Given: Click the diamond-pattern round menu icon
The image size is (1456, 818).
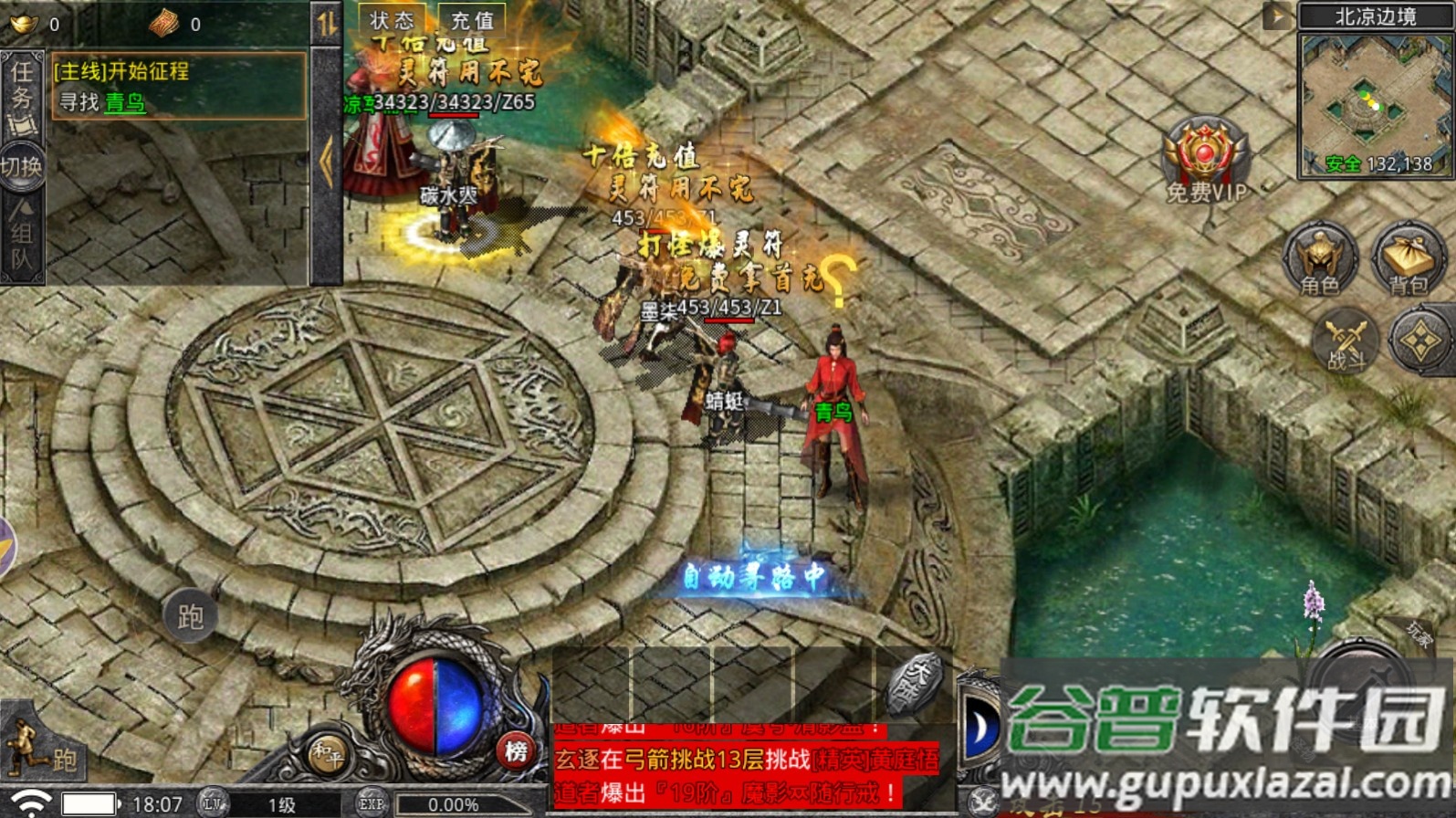Looking at the screenshot, I should [x=1420, y=341].
